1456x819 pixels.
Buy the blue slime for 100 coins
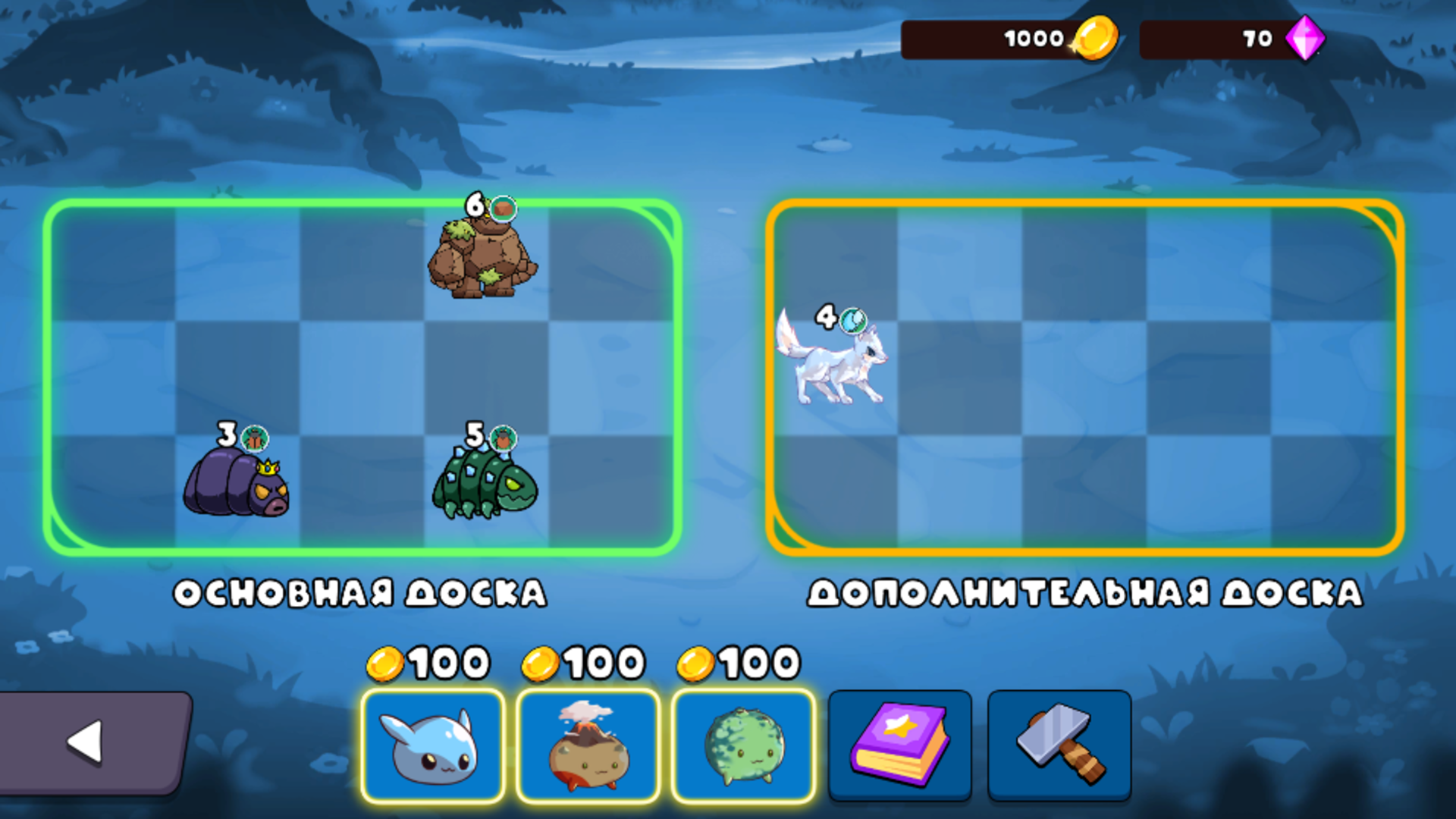(x=432, y=747)
